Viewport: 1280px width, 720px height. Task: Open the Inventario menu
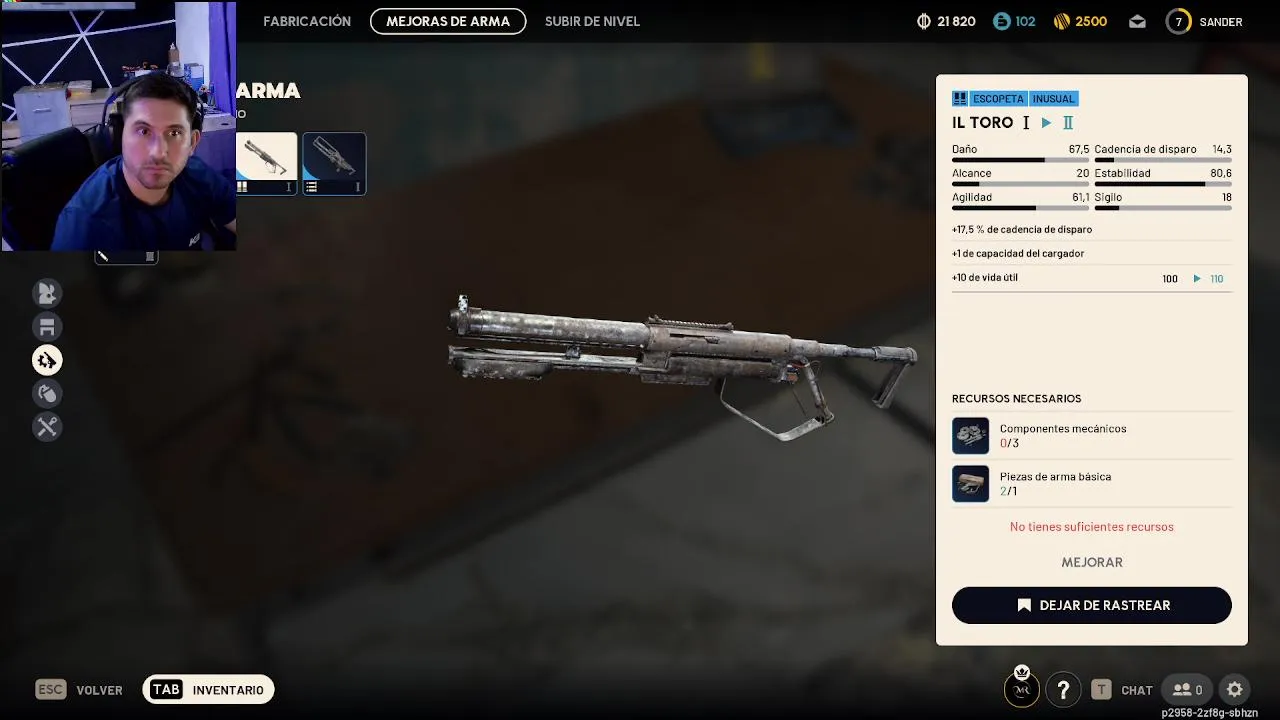tap(208, 690)
